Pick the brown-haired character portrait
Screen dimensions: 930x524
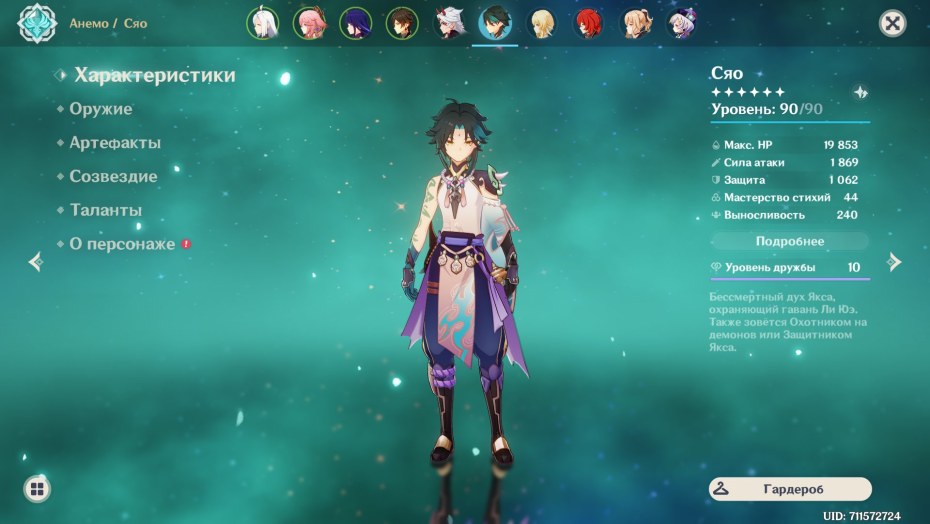402,23
